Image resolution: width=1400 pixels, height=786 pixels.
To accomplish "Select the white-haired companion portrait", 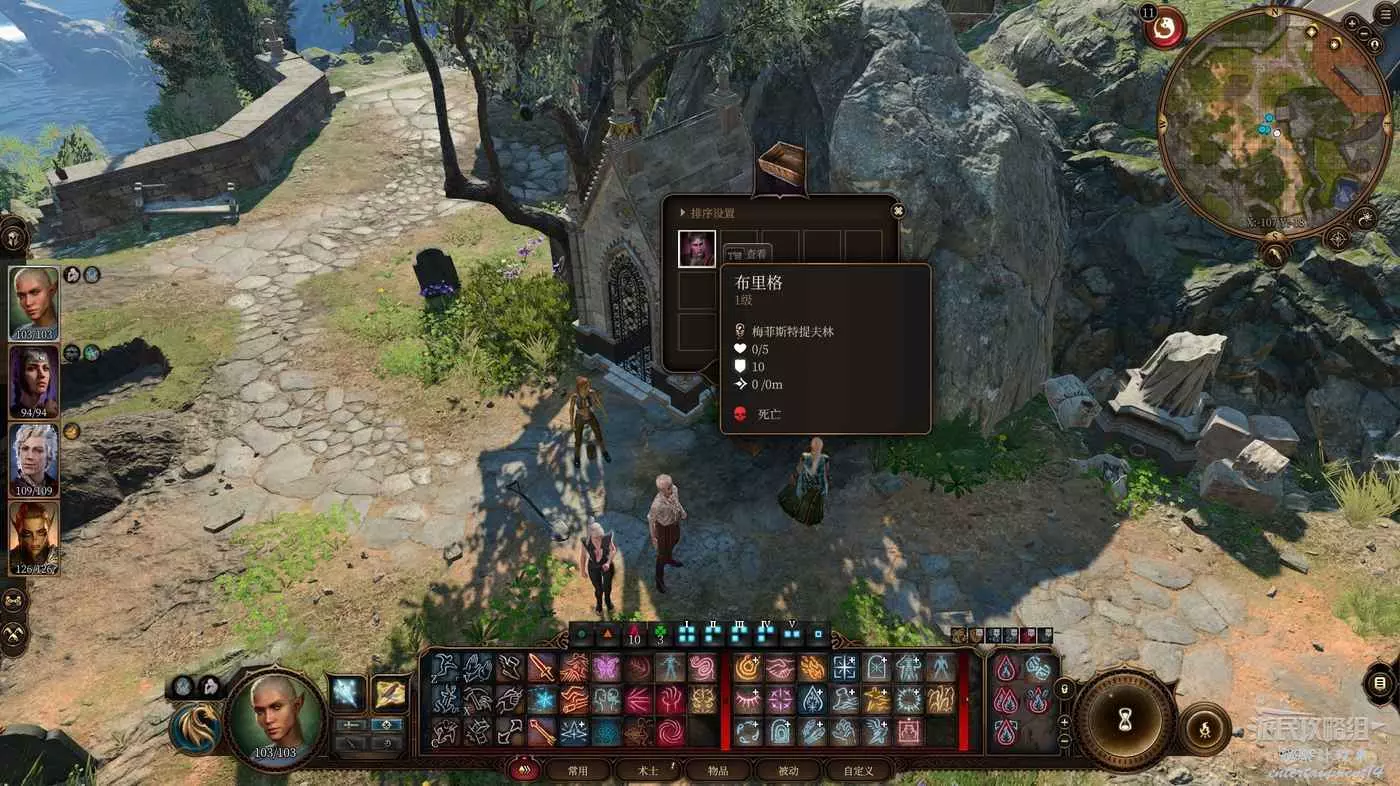I will tap(34, 460).
